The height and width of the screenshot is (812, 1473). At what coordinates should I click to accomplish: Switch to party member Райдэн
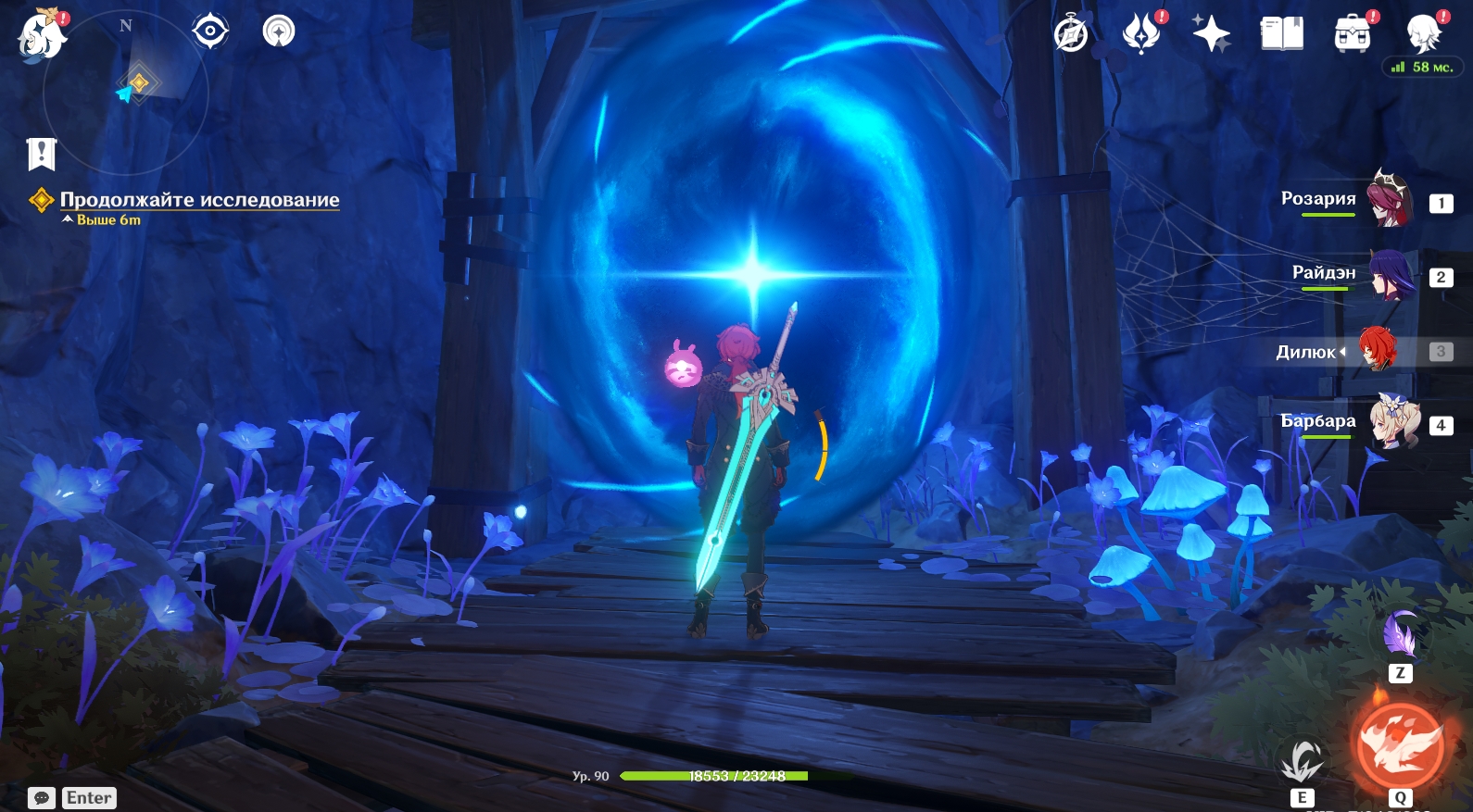1390,275
